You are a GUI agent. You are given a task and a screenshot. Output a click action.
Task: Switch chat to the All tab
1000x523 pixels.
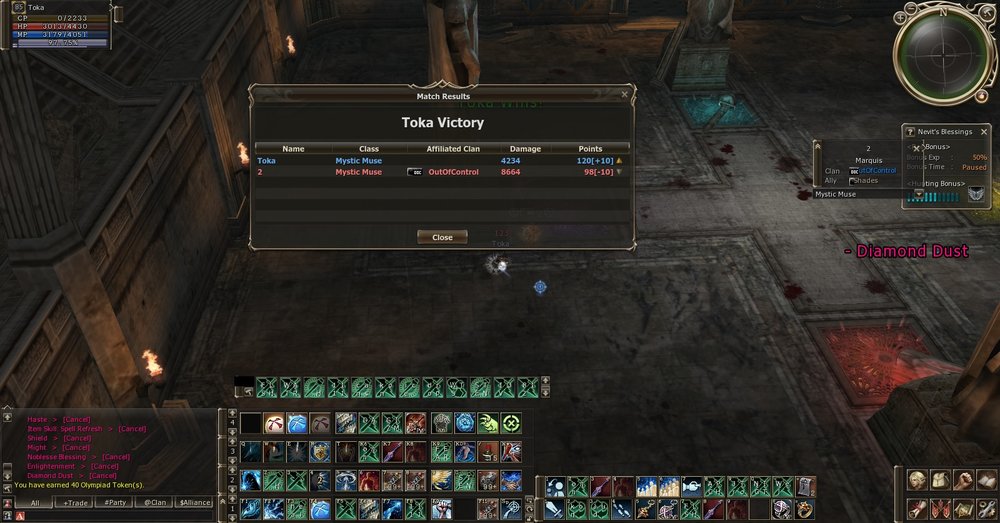pos(35,503)
